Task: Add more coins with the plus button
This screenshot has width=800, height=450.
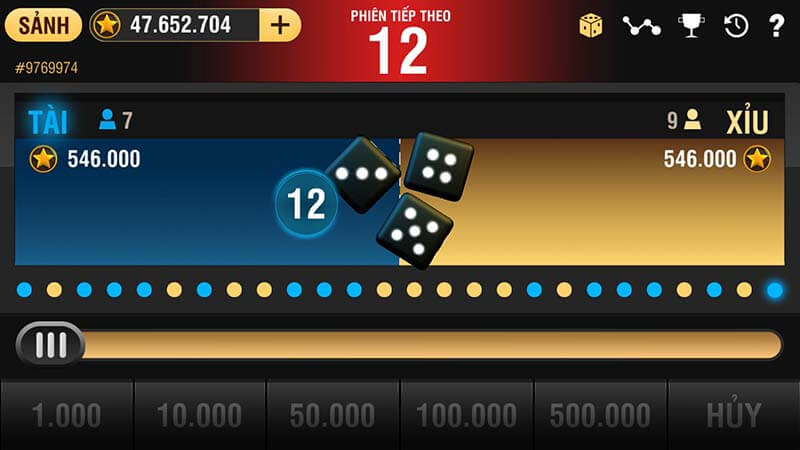Action: tap(280, 25)
